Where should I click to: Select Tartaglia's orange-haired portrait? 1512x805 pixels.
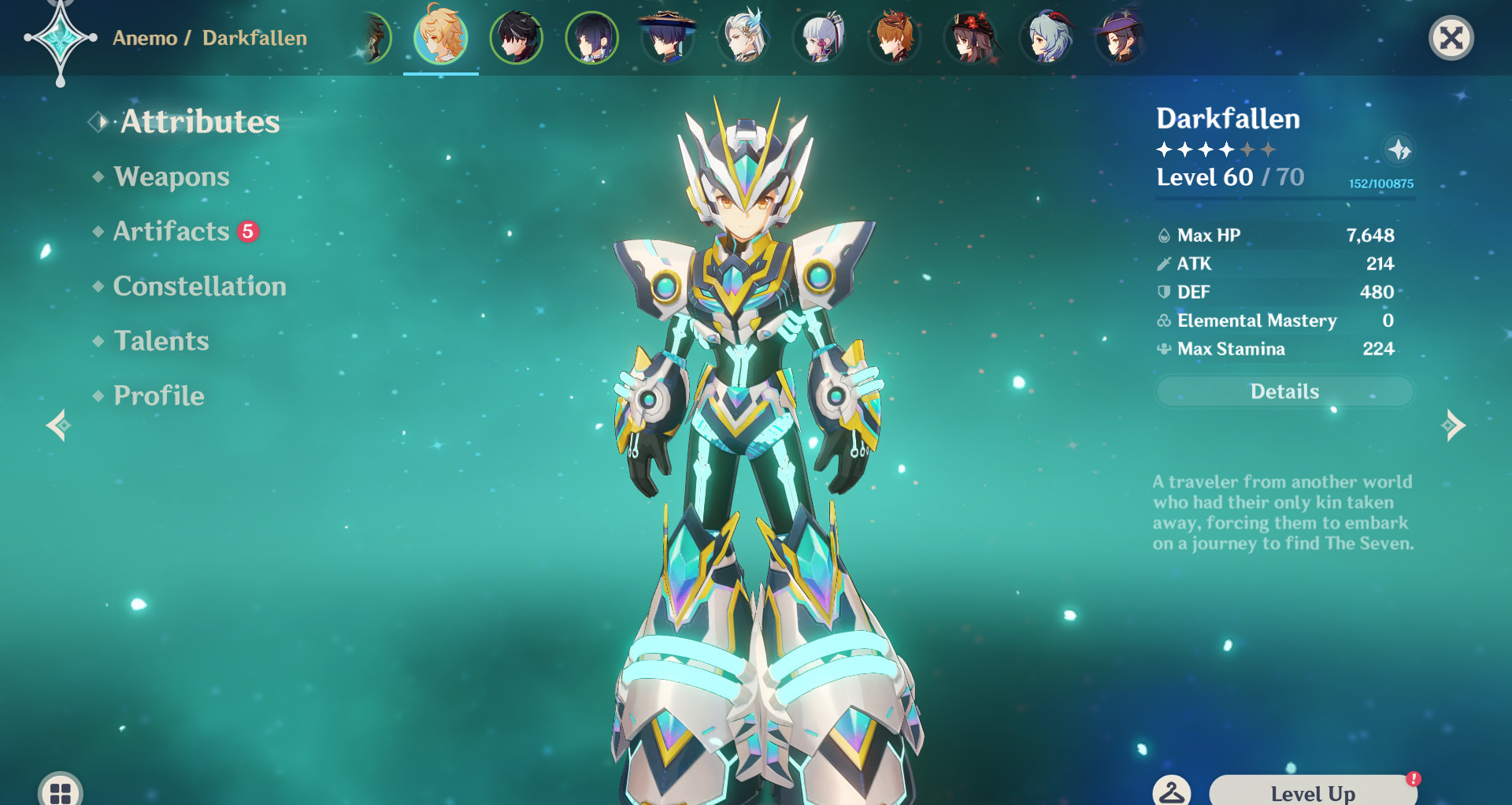click(895, 38)
